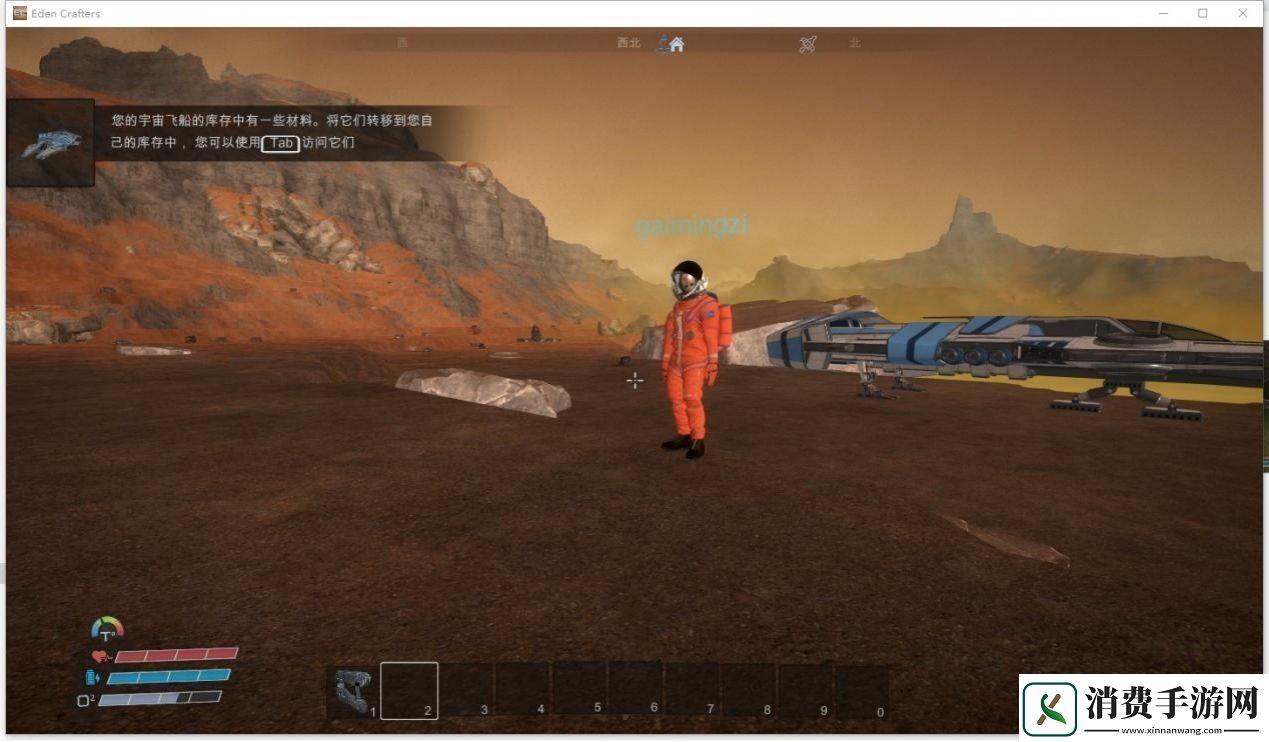Select the mining tool in hotbar slot 1
This screenshot has height=742, width=1269.
tap(353, 690)
